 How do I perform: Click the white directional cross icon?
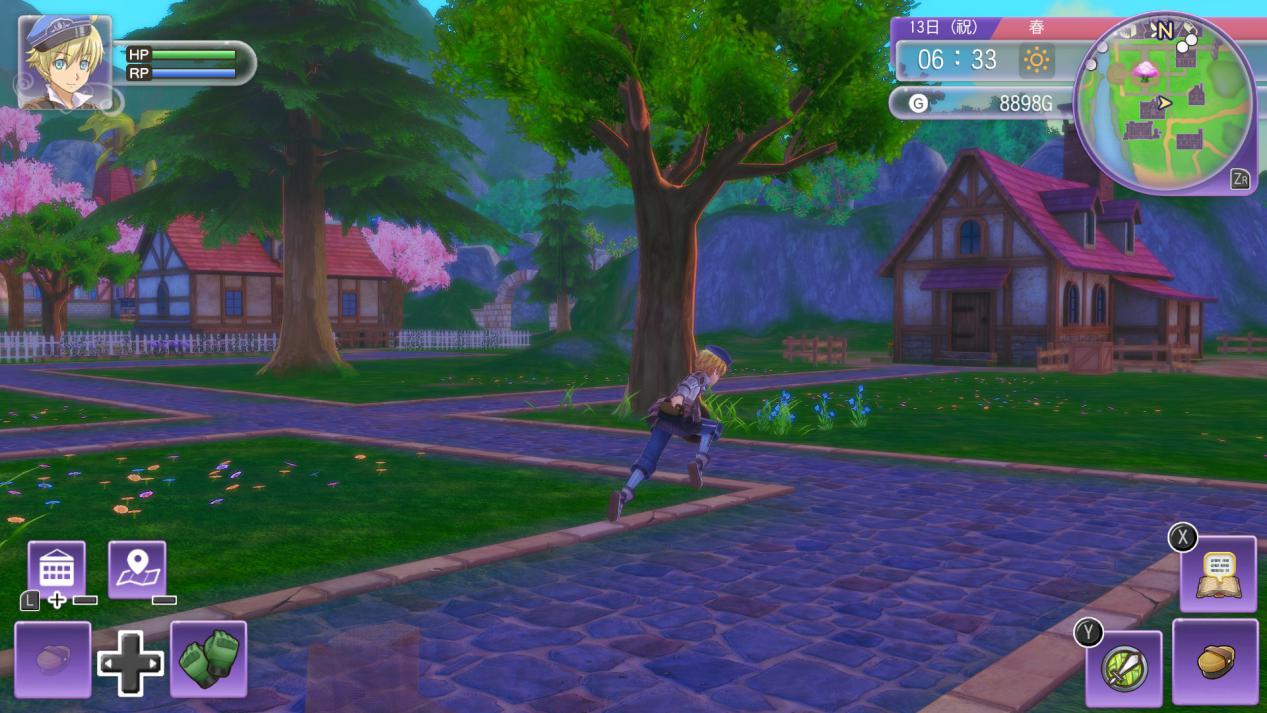(x=130, y=663)
